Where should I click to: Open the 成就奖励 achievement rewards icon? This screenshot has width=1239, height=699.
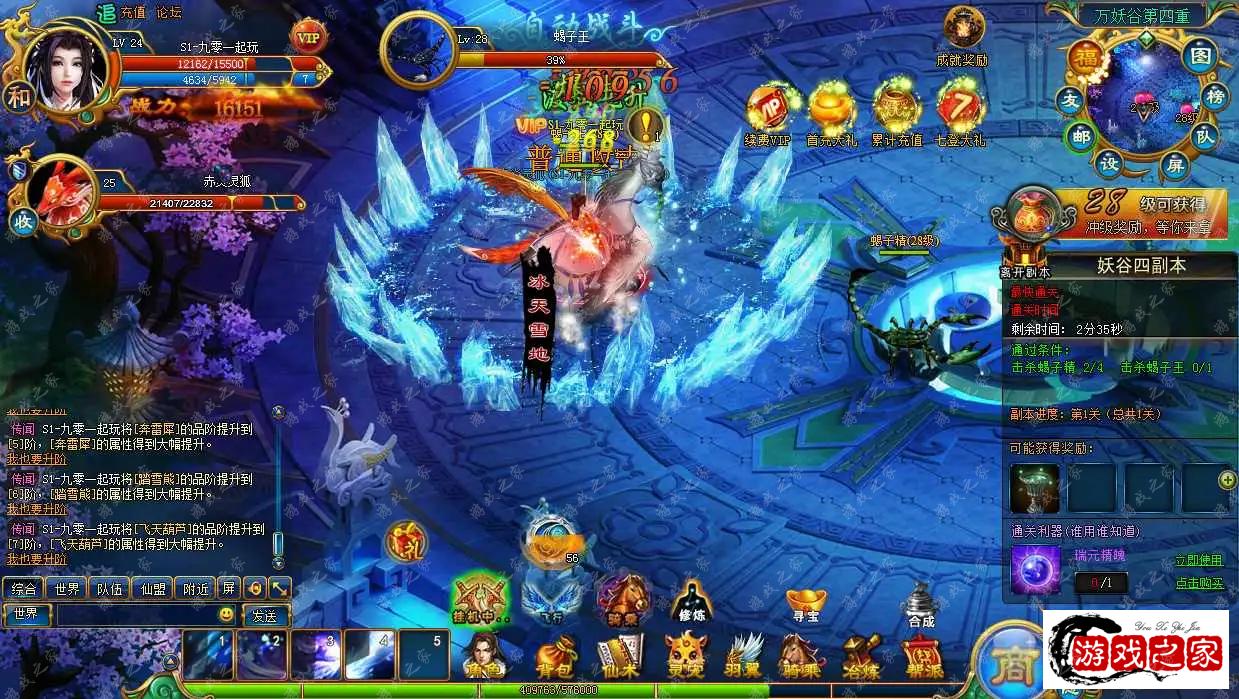pos(962,36)
